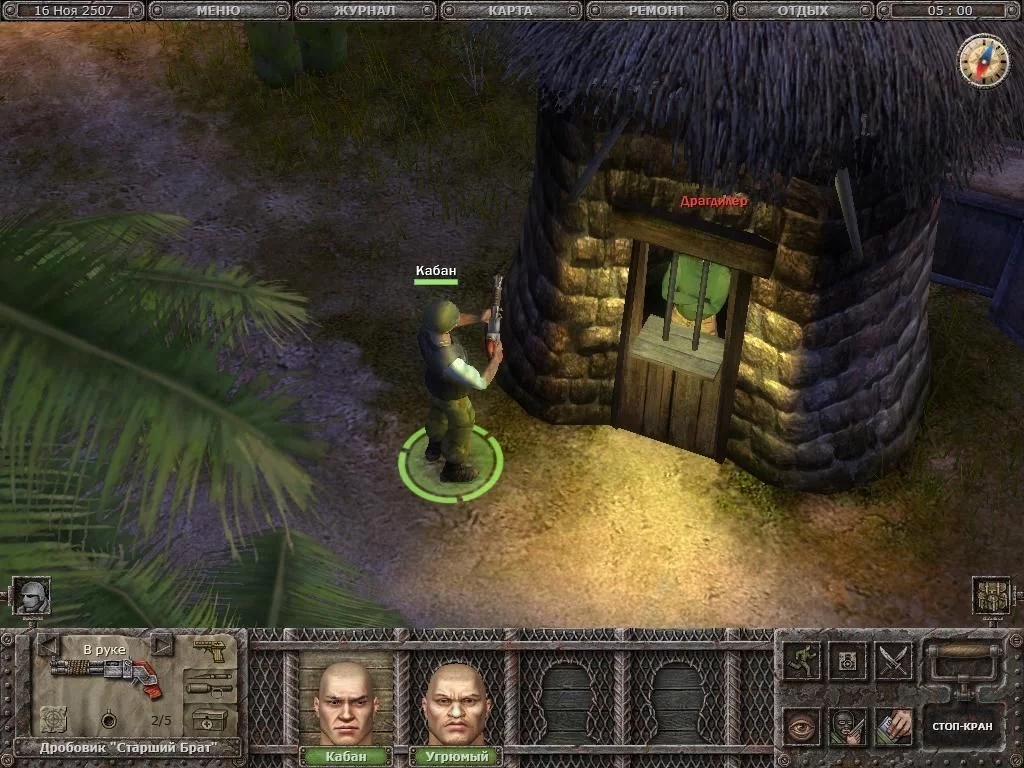Screen dimensions: 1024x768
Task: Toggle the eye observation icon
Action: [x=802, y=726]
